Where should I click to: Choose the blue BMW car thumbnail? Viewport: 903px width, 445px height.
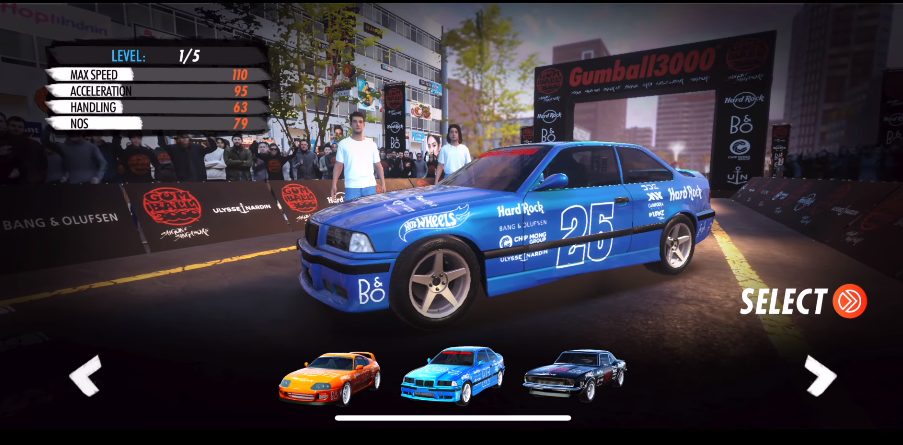[x=452, y=374]
